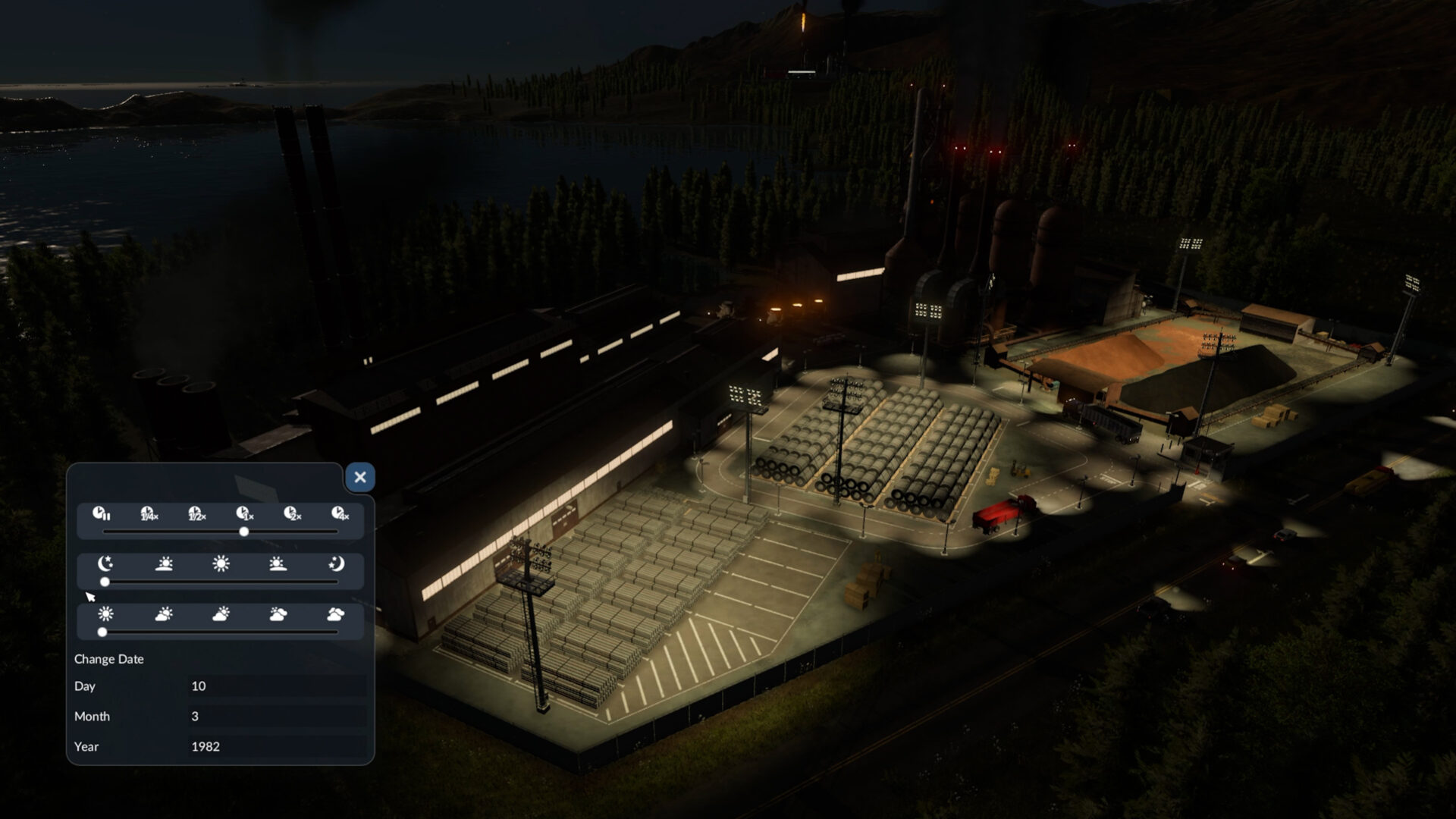The width and height of the screenshot is (1456, 819).
Task: Choose mostly cloudy weather
Action: pos(278,615)
